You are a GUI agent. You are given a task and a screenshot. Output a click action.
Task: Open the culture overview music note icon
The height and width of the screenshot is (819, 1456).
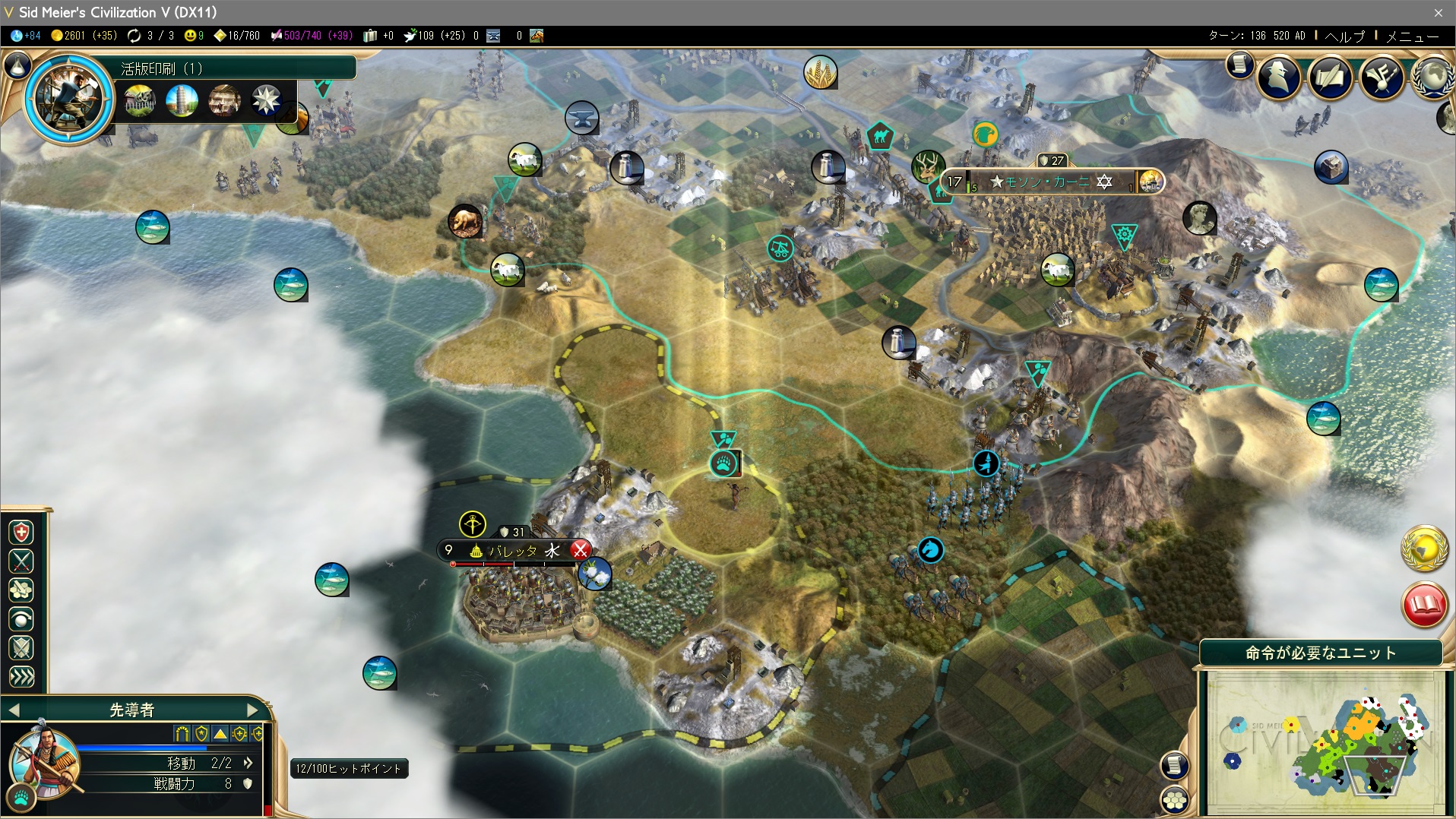[1382, 77]
